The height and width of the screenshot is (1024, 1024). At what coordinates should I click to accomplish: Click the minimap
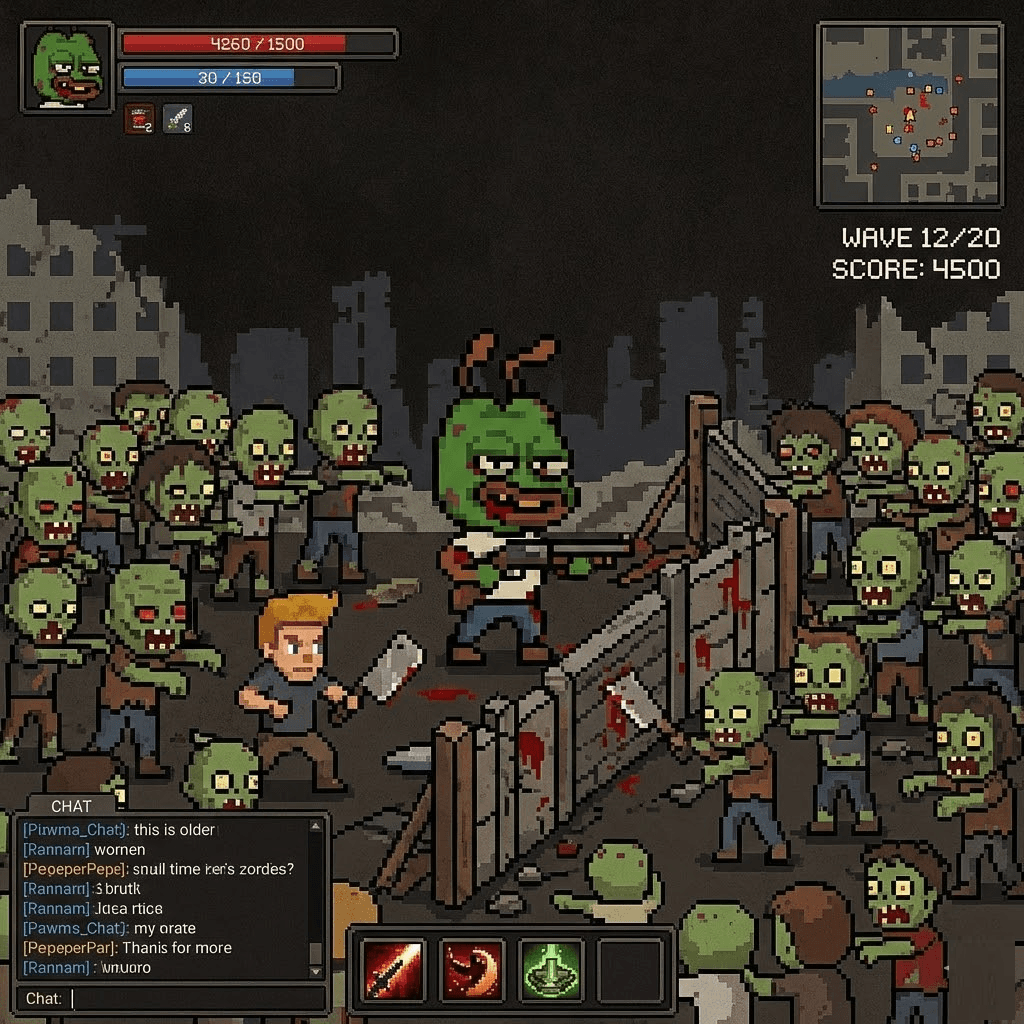pos(910,115)
